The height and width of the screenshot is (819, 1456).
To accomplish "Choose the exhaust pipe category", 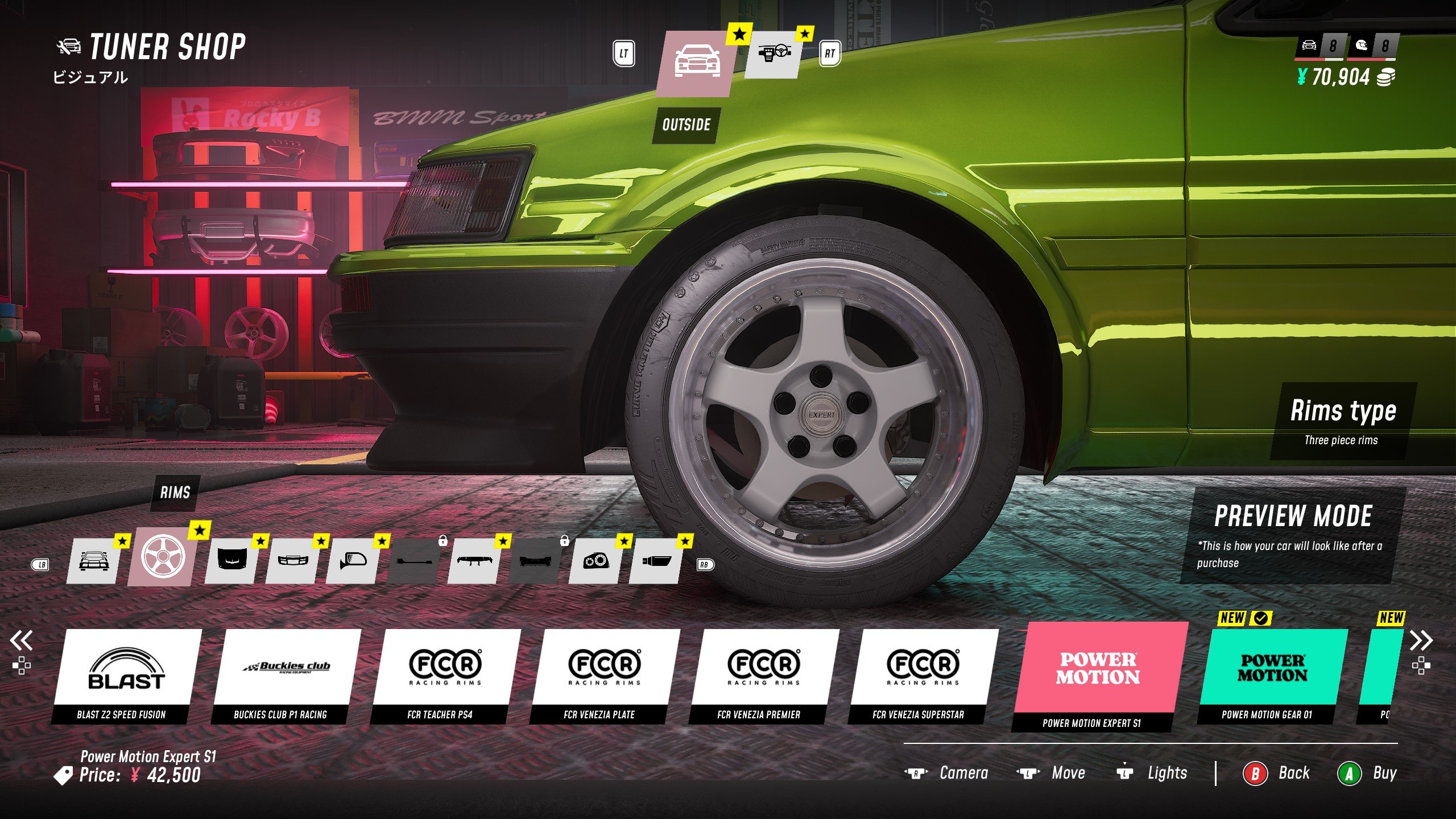I will click(656, 561).
